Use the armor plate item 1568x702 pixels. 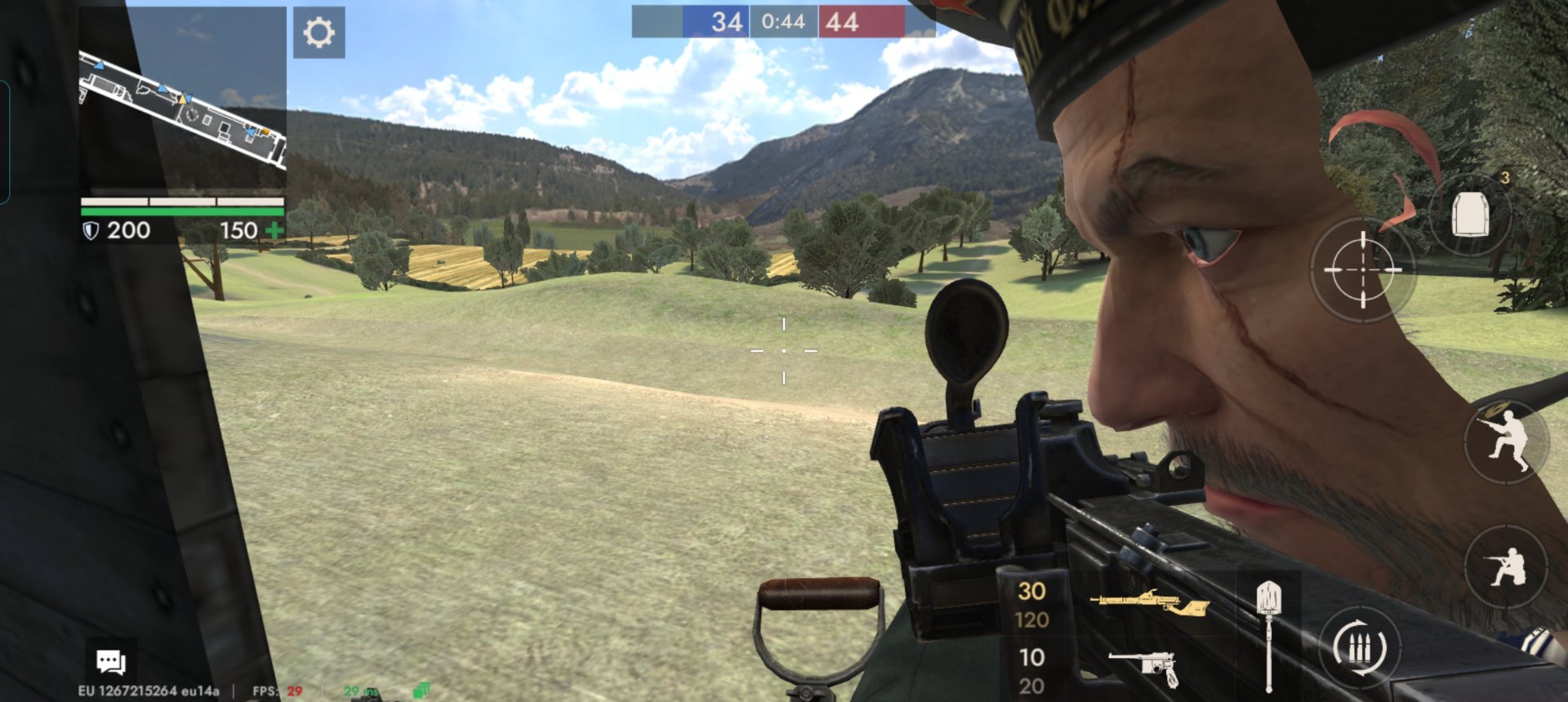pyautogui.click(x=1470, y=214)
